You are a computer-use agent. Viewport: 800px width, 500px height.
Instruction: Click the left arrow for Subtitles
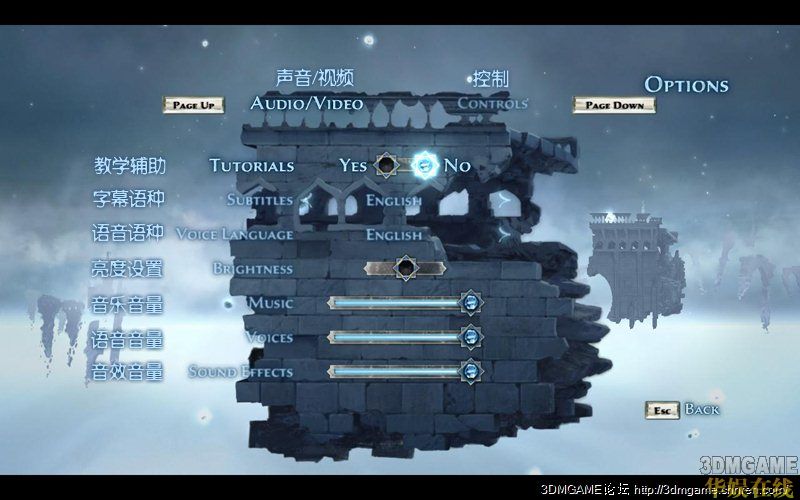(307, 200)
